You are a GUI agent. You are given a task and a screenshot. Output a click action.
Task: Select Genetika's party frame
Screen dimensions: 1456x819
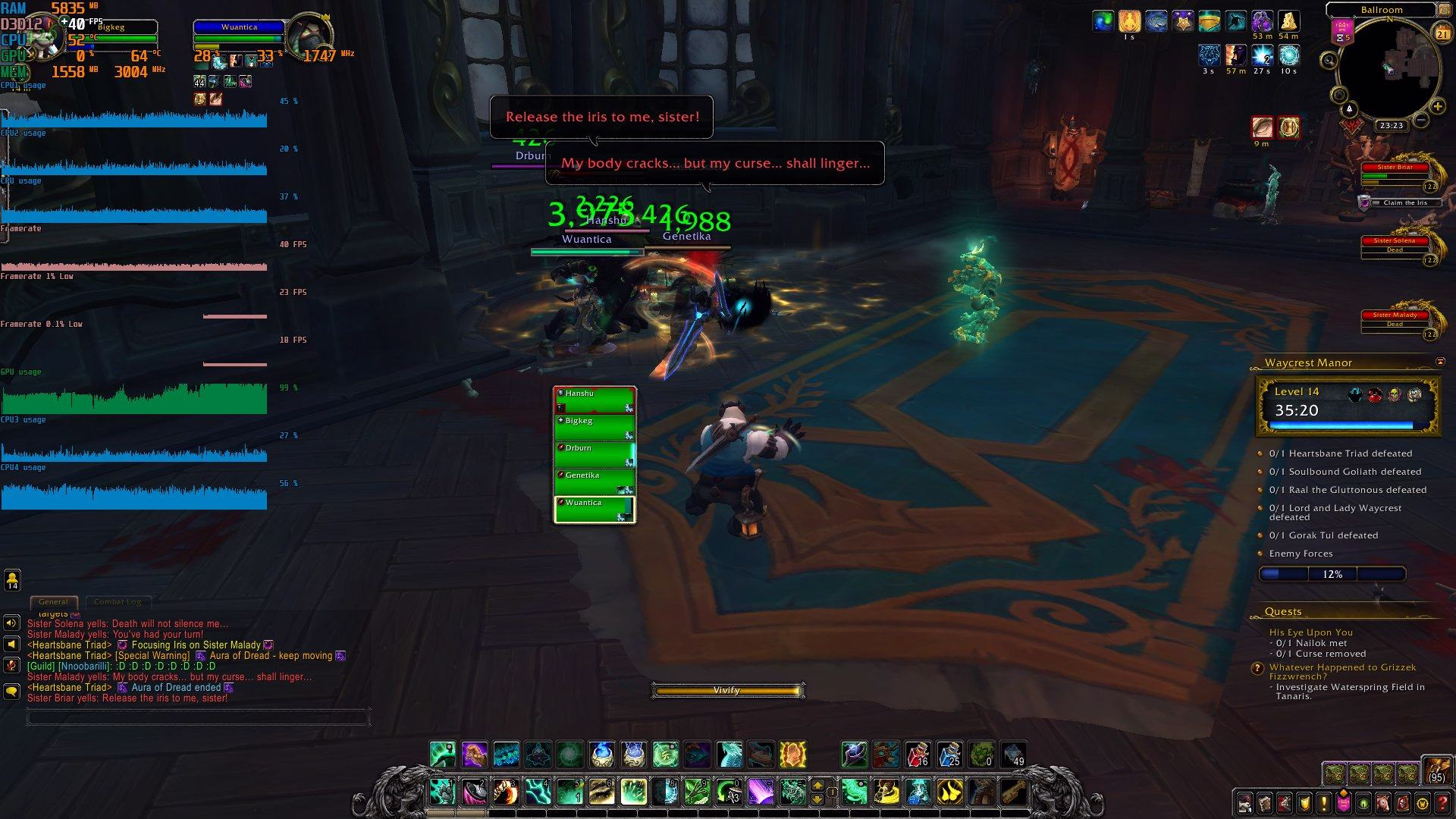pyautogui.click(x=595, y=482)
